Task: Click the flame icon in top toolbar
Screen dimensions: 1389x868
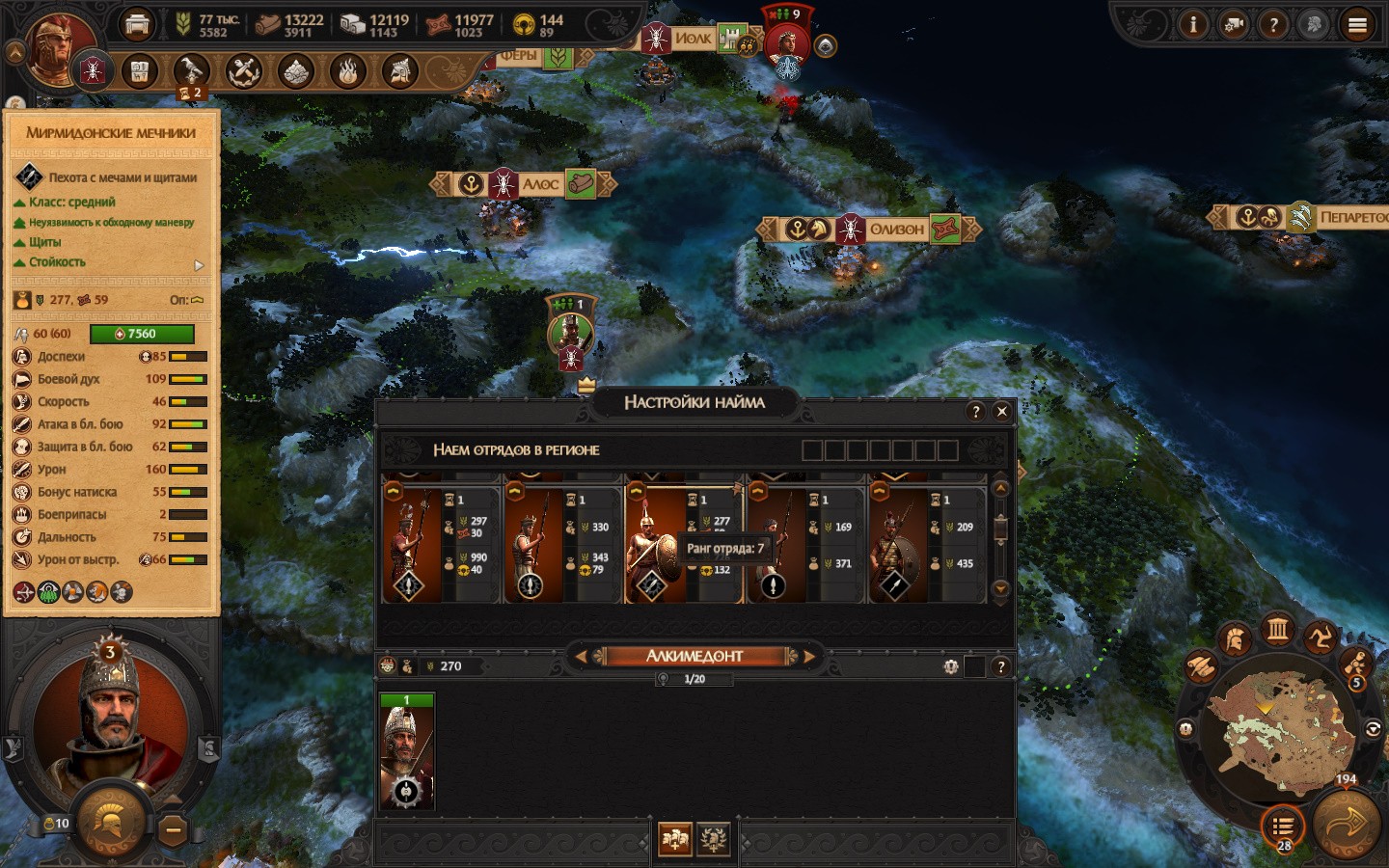Action: (348, 70)
